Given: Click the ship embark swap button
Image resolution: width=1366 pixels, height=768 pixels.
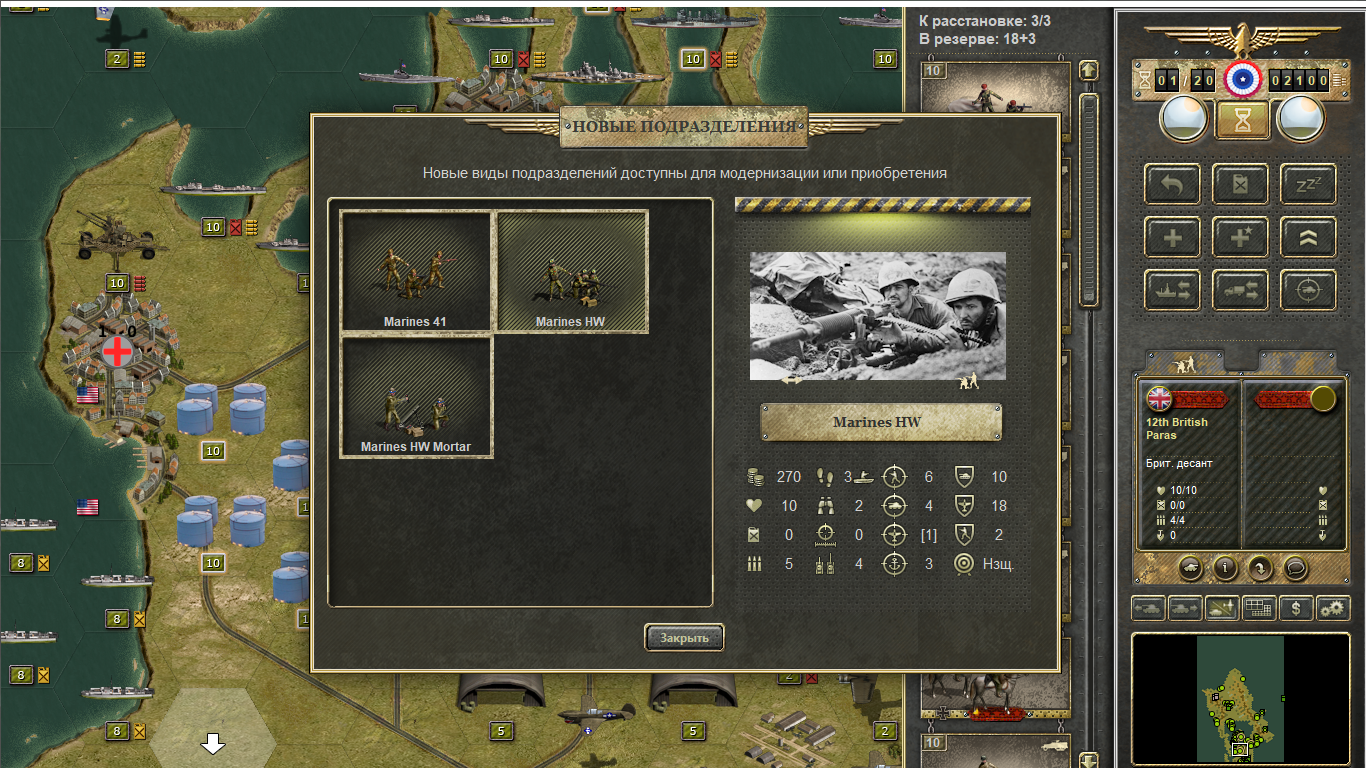Looking at the screenshot, I should point(1172,290).
